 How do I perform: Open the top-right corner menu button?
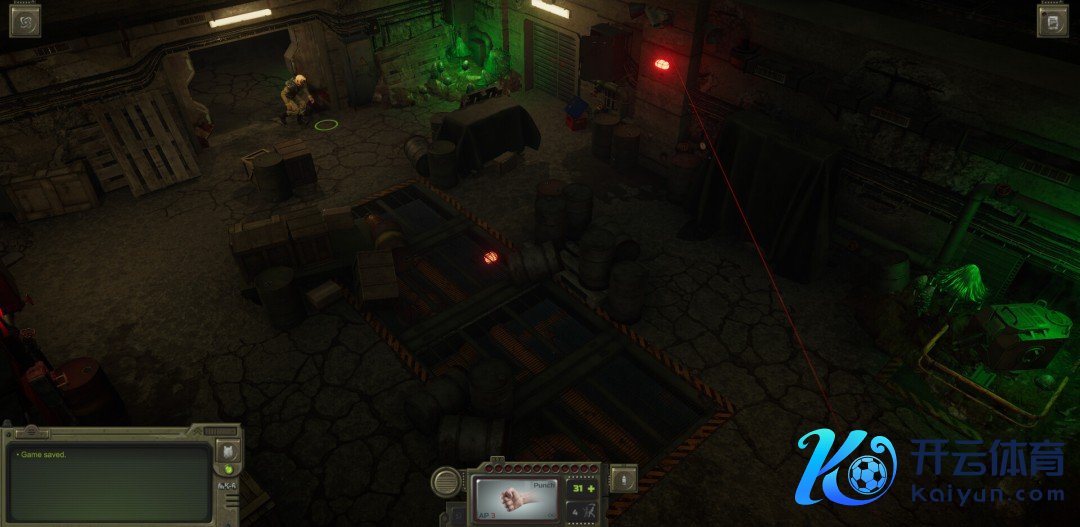[x=1053, y=21]
